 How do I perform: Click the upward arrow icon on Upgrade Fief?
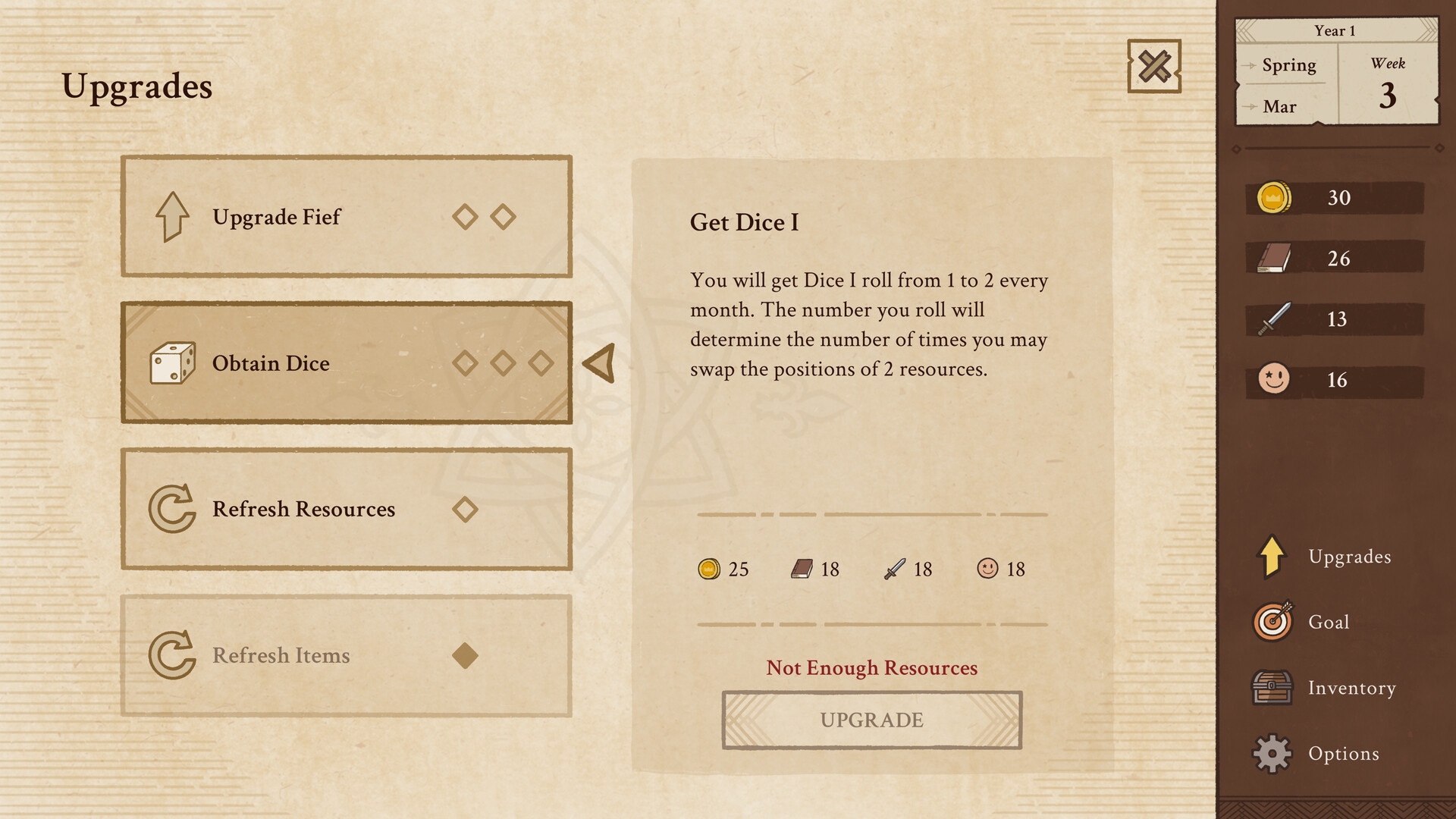173,217
